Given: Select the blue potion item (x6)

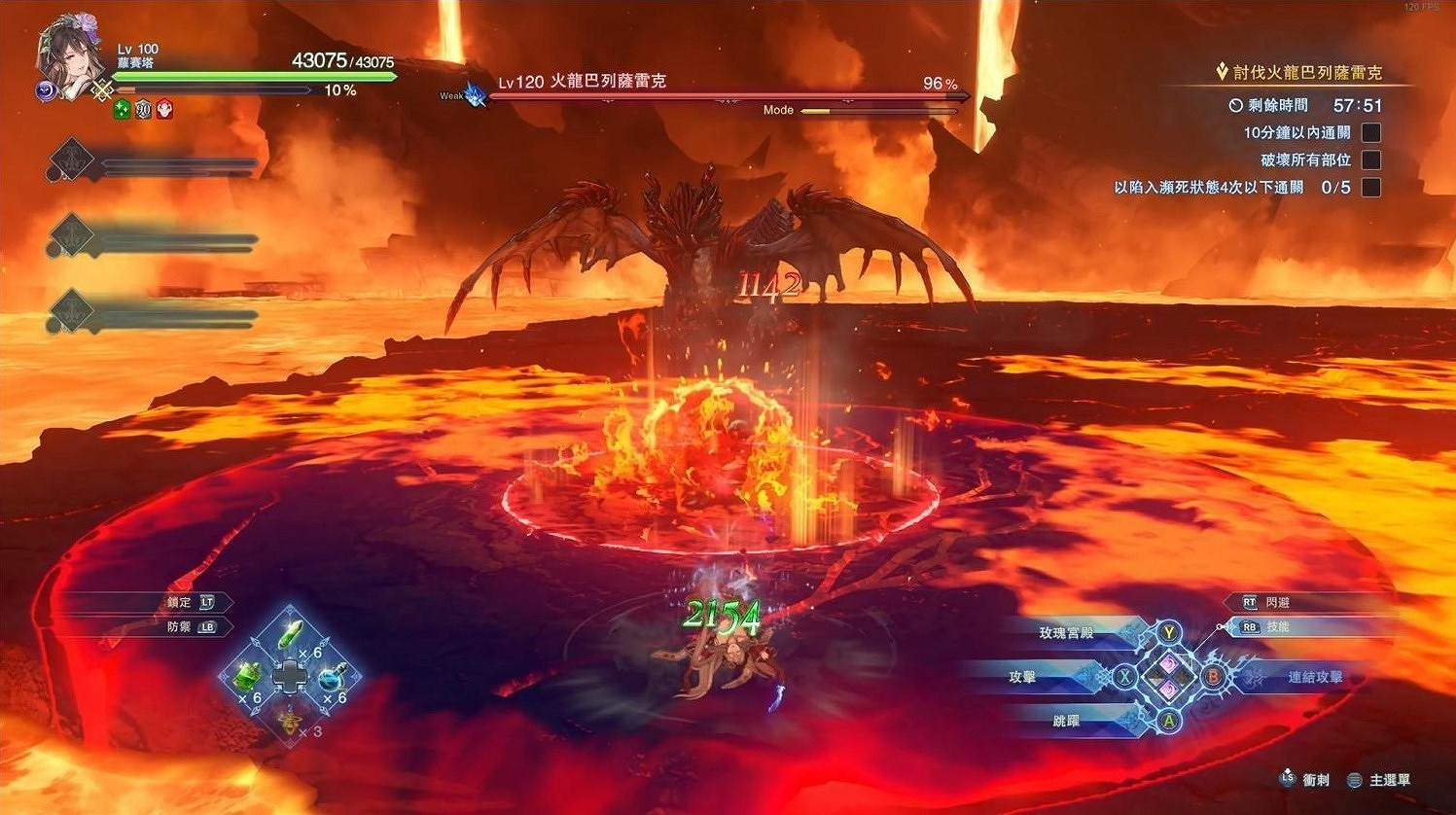Looking at the screenshot, I should coord(331,679).
